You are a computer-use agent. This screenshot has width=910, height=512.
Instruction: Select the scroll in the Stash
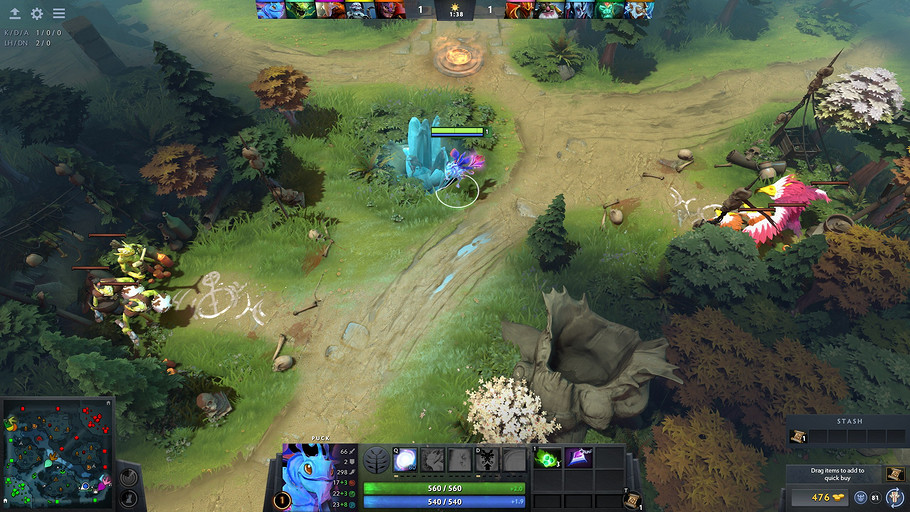tap(798, 437)
